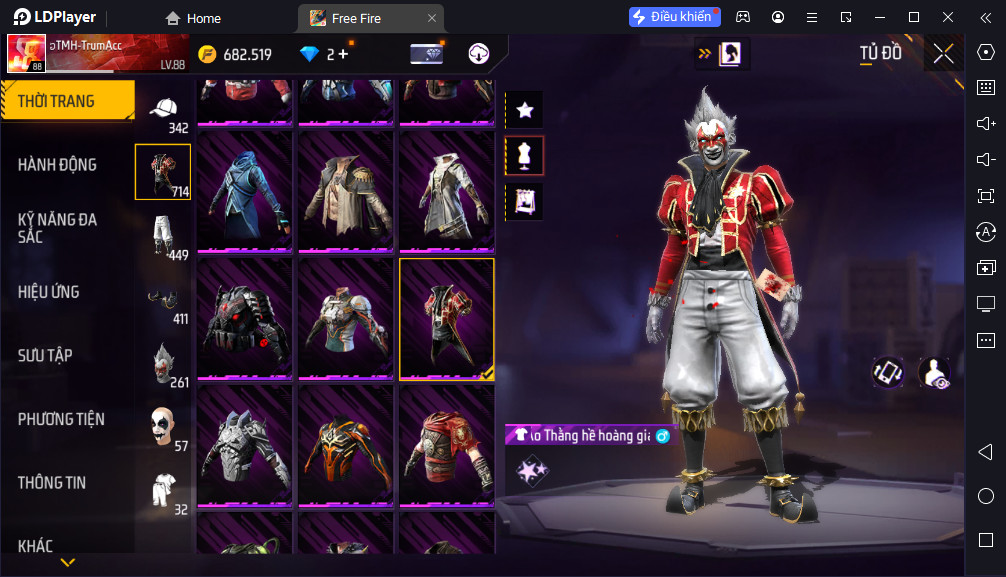
Task: Click the gold coin balance icon
Action: tap(208, 54)
